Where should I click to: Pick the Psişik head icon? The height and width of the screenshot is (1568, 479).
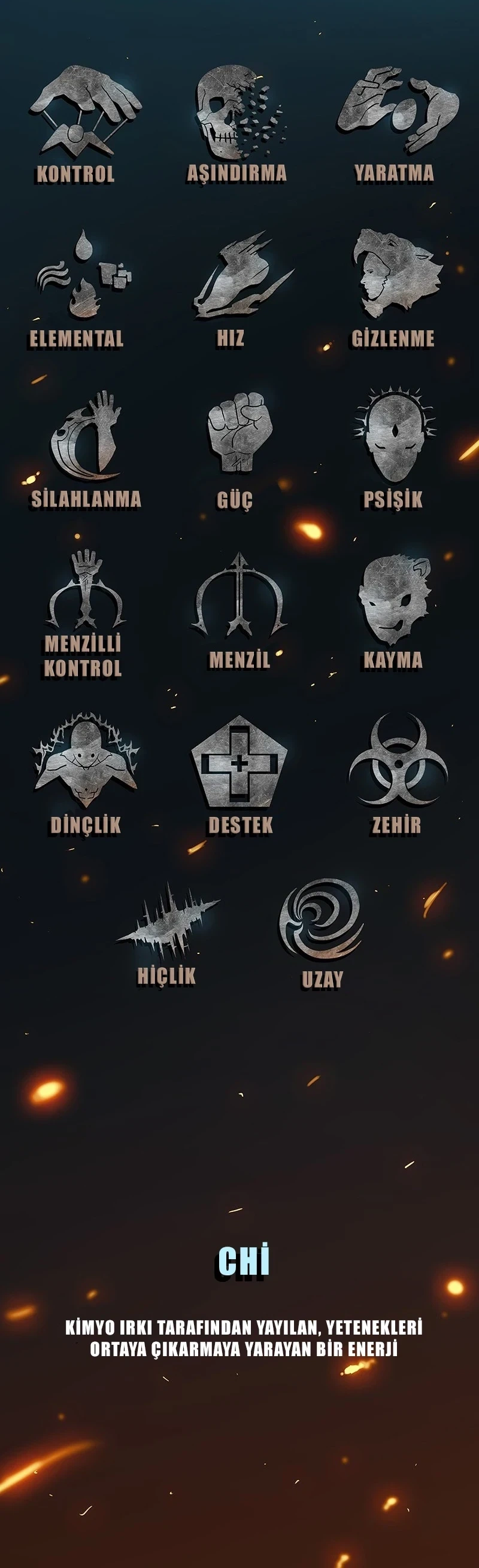395,434
